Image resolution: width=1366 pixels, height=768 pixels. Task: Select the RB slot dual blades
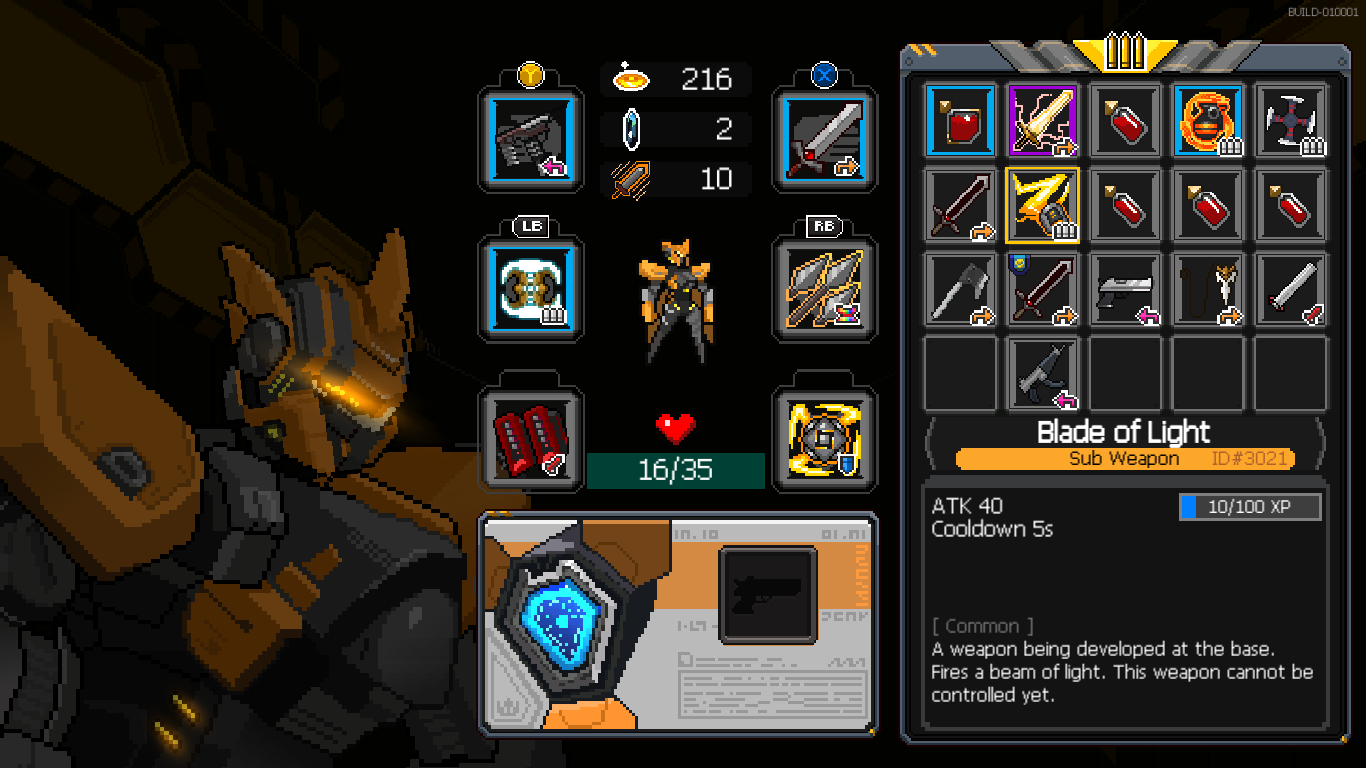pos(824,290)
